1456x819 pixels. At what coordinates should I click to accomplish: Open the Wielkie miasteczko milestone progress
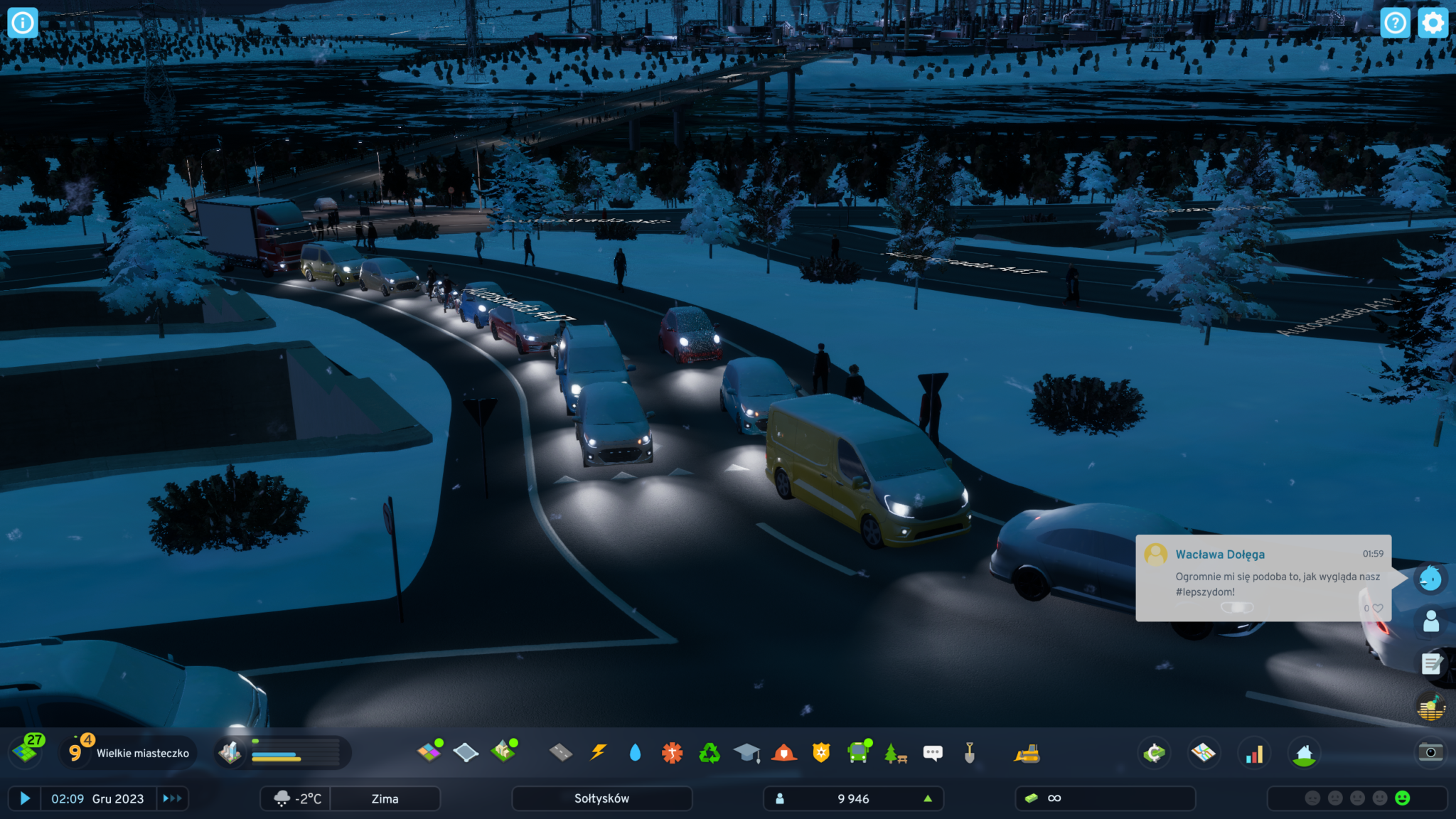tap(128, 753)
